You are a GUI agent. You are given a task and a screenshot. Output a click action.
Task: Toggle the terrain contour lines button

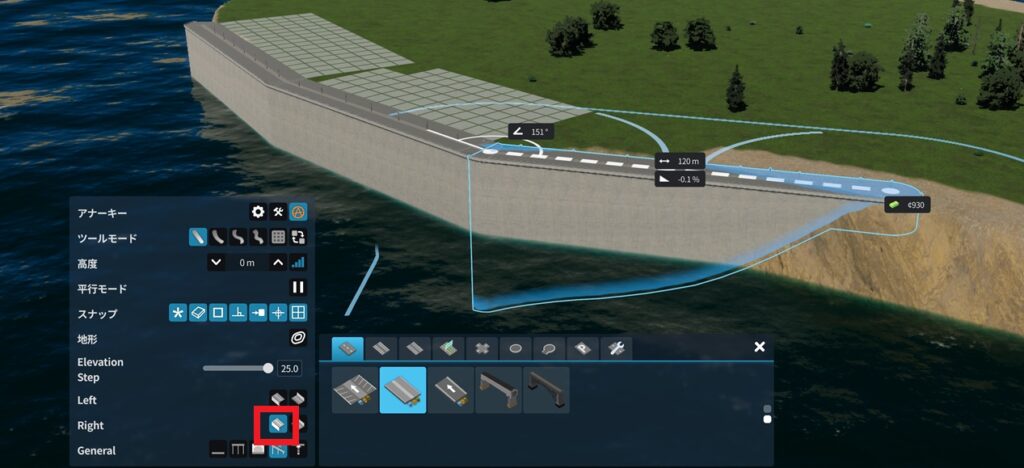[x=297, y=339]
